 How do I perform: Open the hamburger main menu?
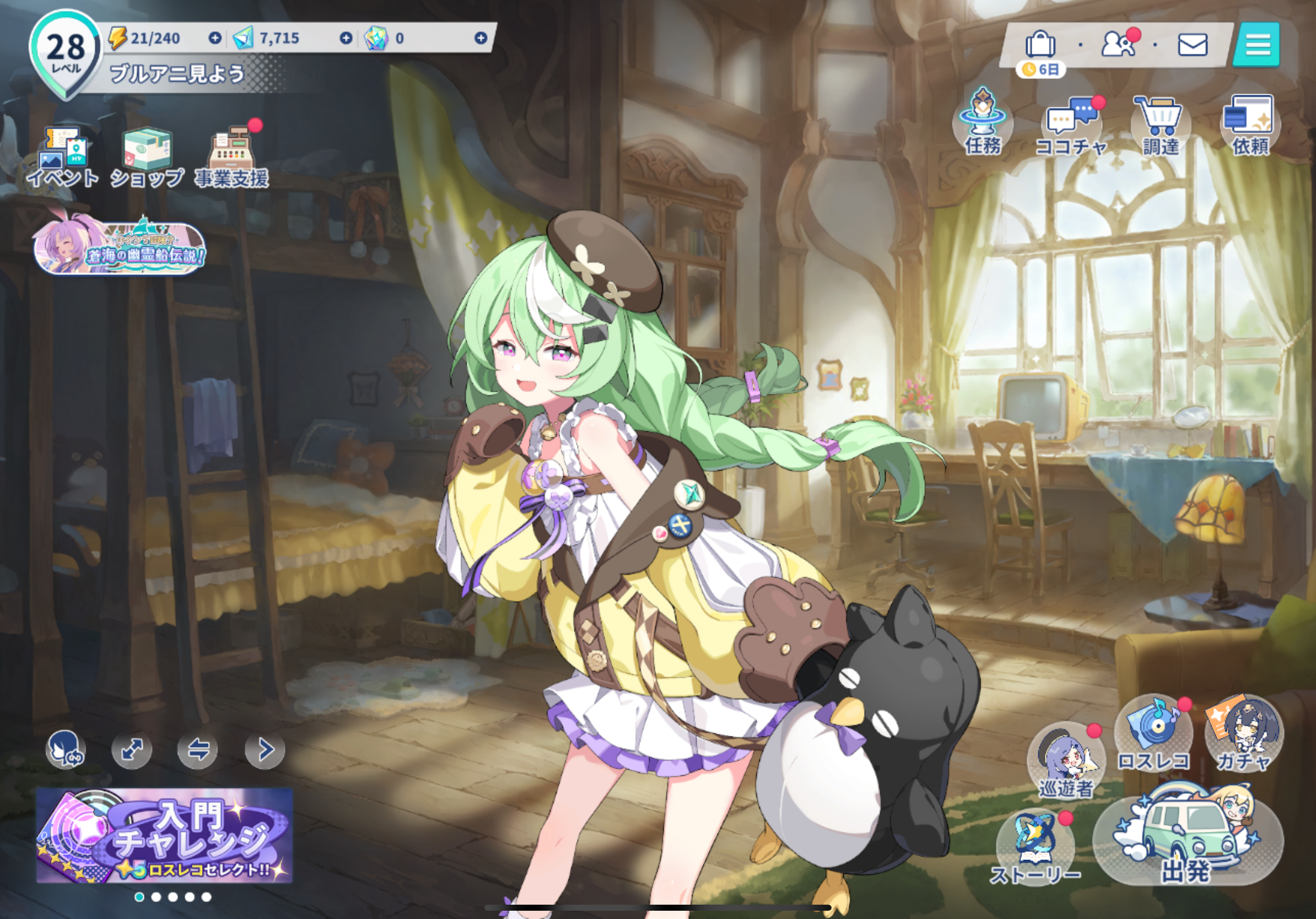pos(1258,45)
